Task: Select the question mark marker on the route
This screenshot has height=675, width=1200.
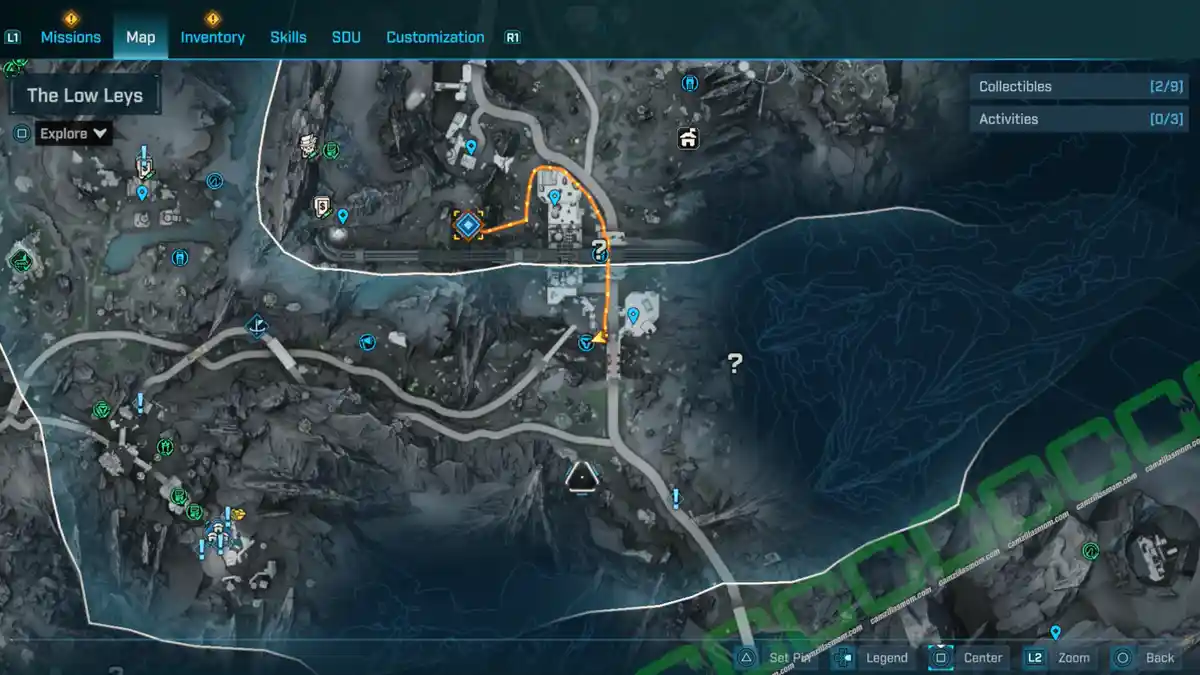Action: coord(600,250)
